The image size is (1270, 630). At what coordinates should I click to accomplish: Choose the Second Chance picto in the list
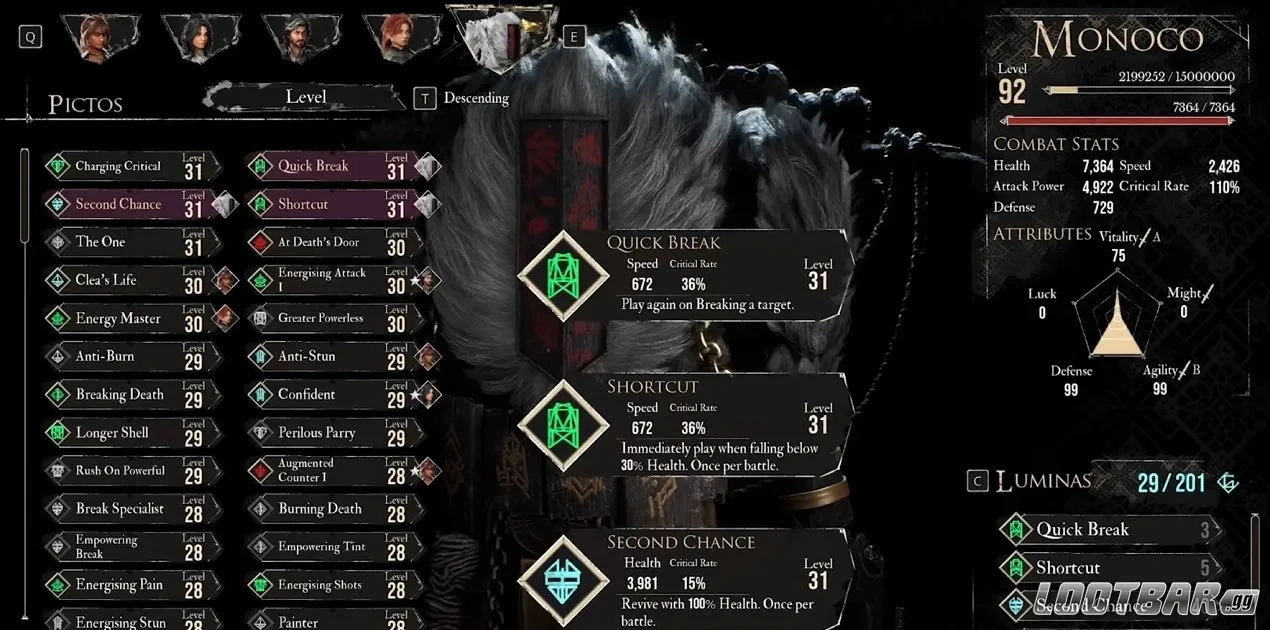[118, 205]
